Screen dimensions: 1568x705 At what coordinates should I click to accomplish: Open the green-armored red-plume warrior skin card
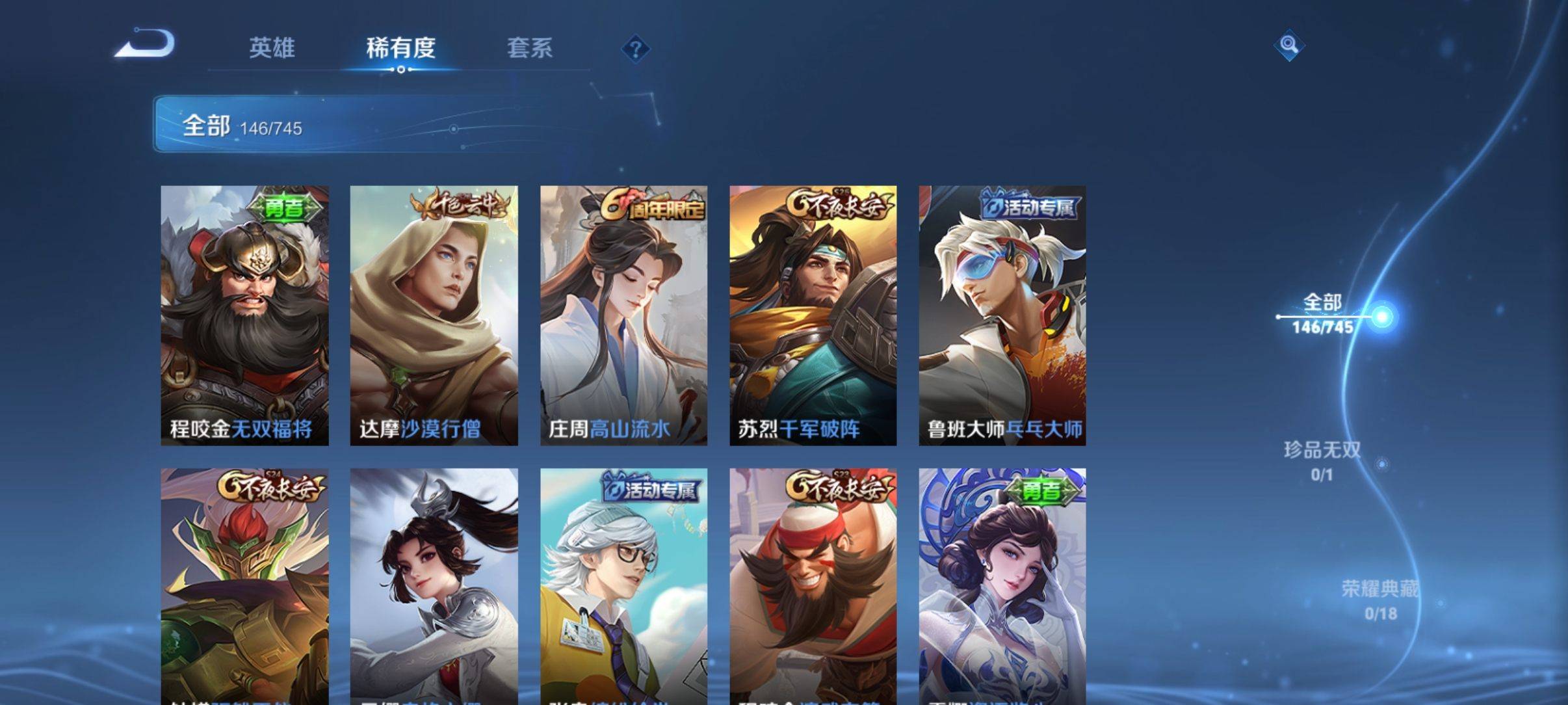pyautogui.click(x=244, y=585)
